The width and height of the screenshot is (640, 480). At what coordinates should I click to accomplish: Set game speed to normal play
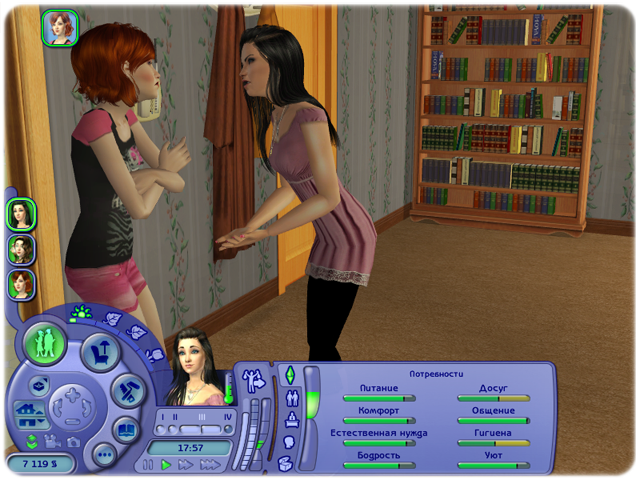167,465
